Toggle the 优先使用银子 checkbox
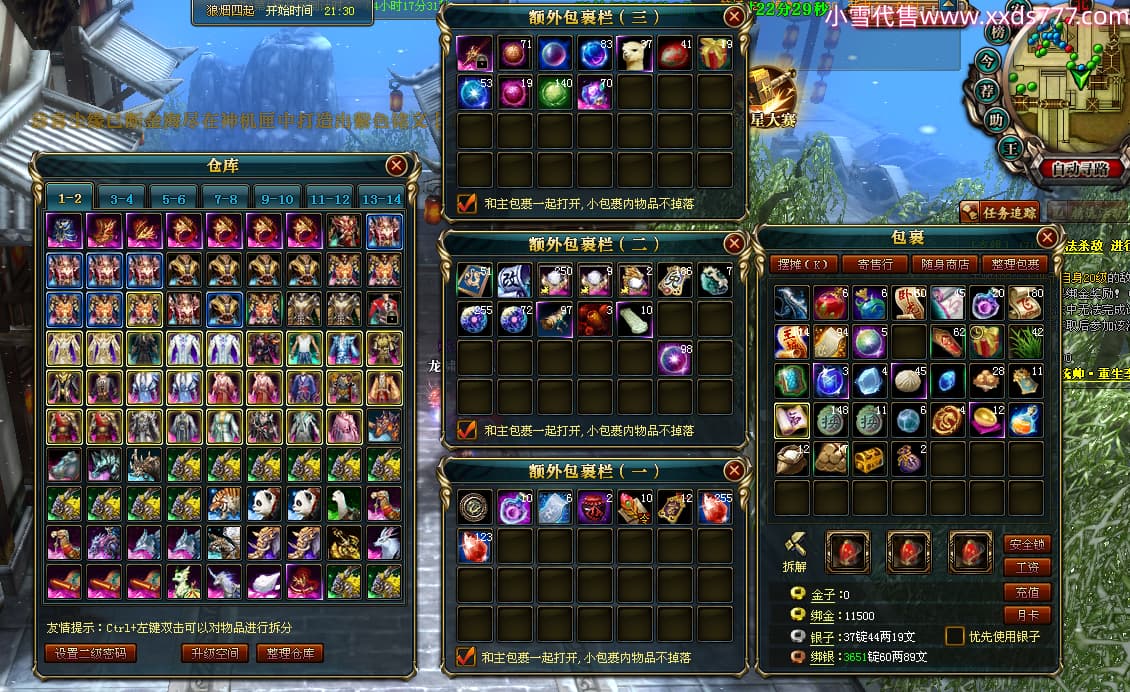The image size is (1130, 692). coord(956,636)
